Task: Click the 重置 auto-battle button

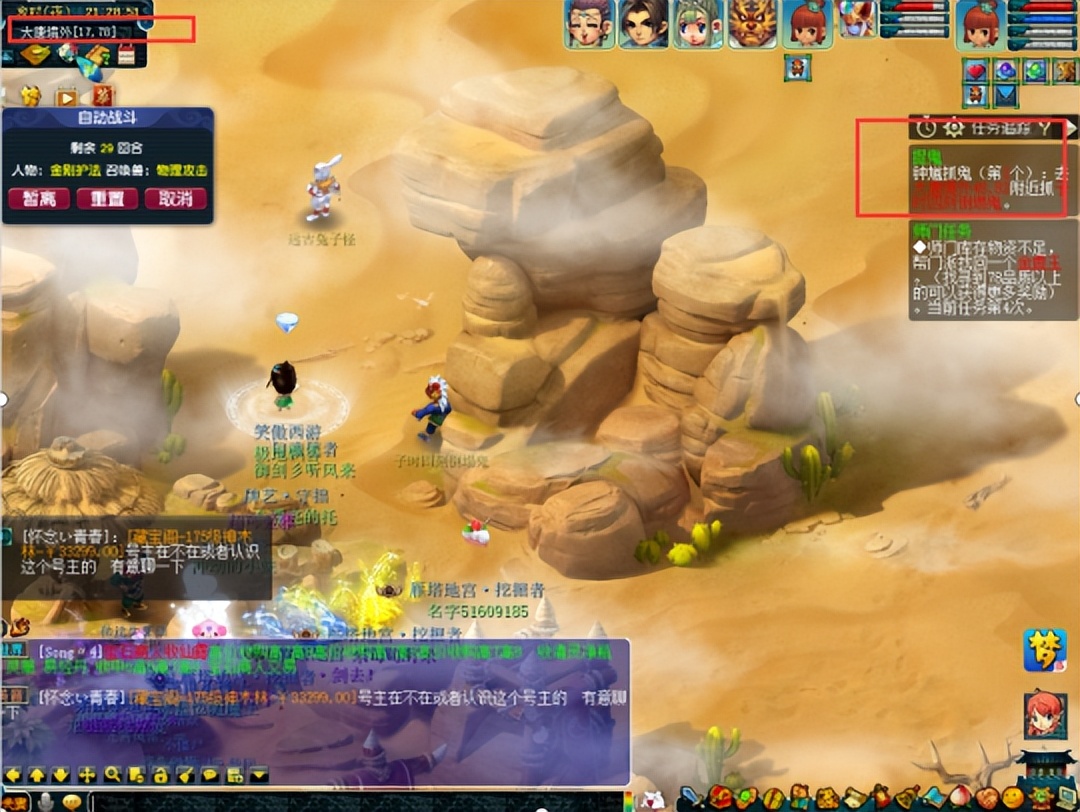Action: (x=107, y=198)
